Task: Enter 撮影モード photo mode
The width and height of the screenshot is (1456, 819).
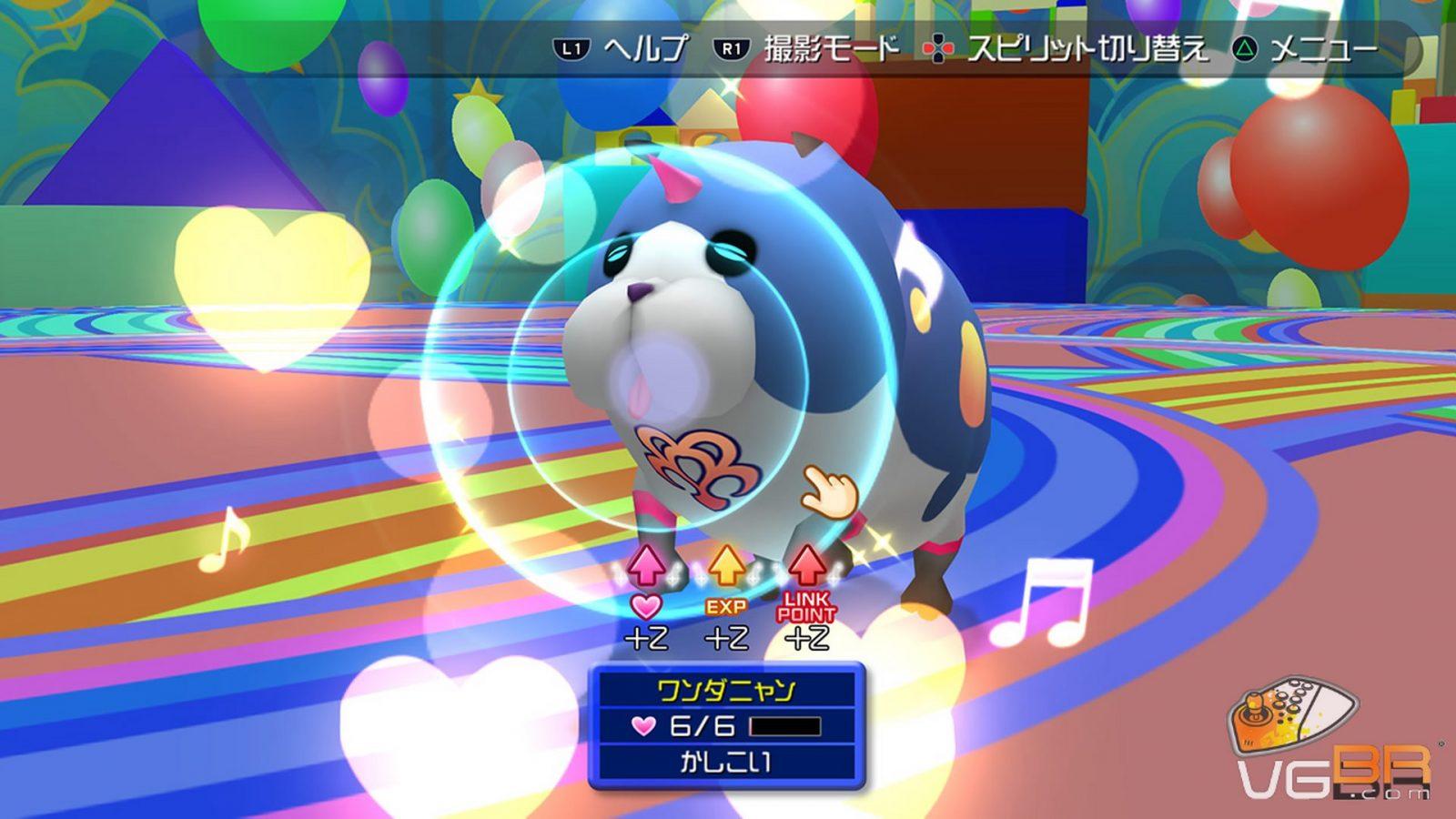Action: tap(808, 49)
